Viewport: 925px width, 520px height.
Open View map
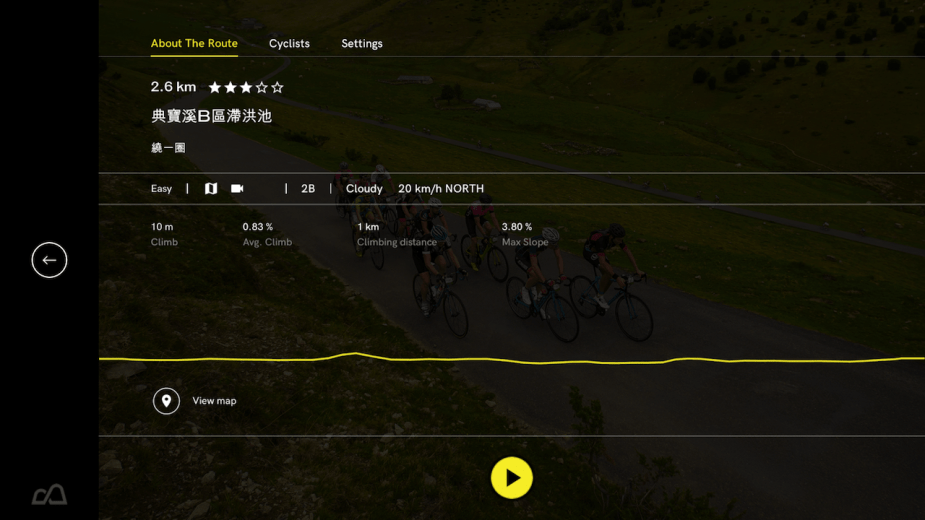tap(196, 401)
